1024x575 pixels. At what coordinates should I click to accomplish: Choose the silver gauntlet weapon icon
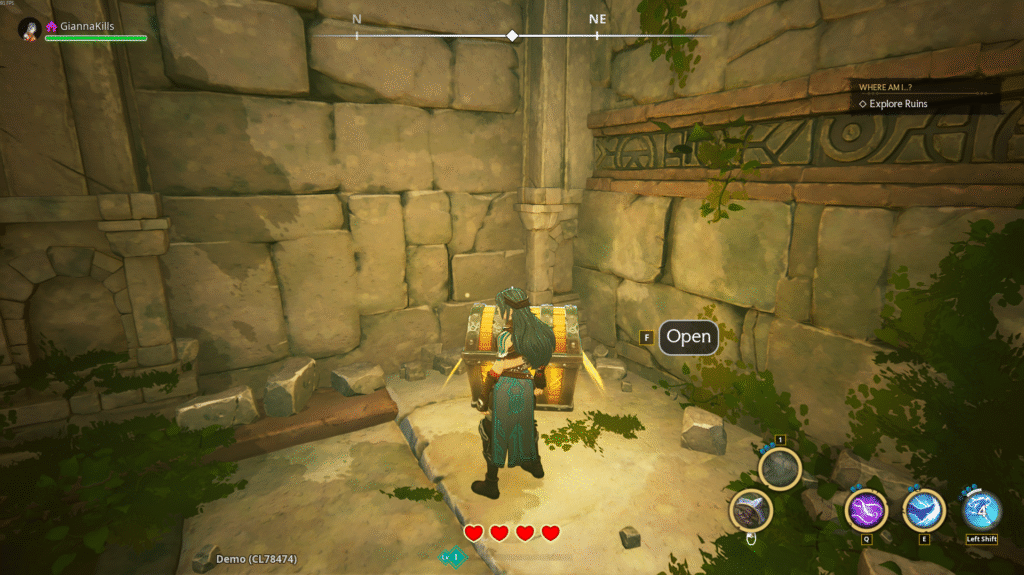tap(750, 510)
